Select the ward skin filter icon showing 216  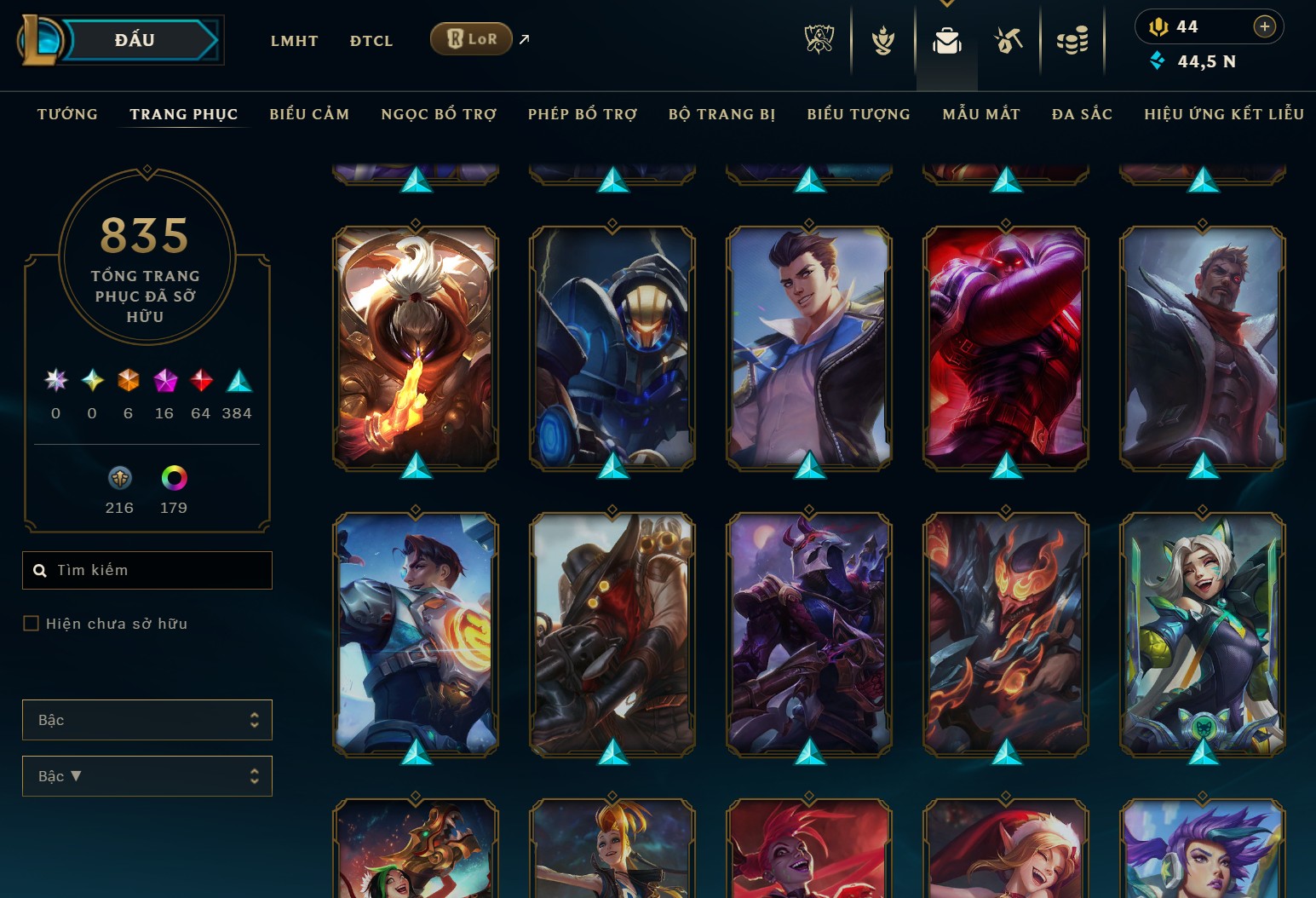pos(119,478)
